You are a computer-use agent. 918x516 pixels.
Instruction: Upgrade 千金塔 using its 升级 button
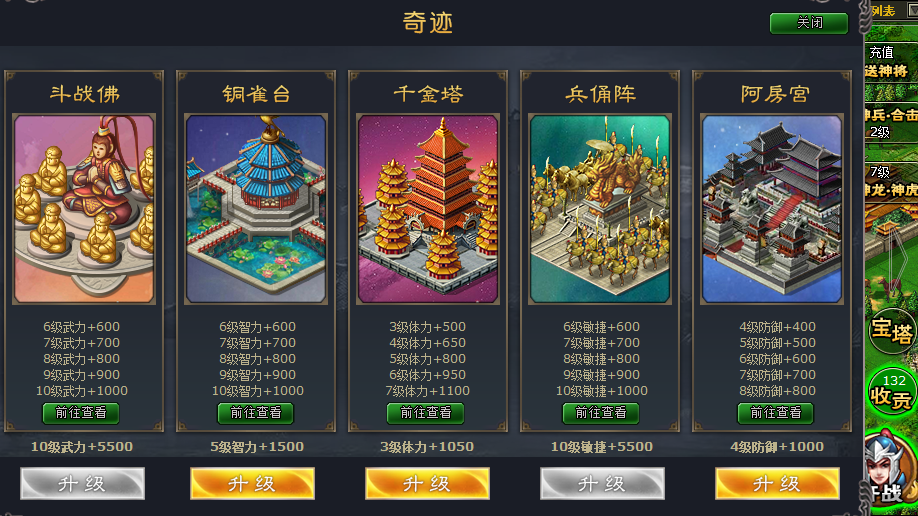click(x=427, y=483)
